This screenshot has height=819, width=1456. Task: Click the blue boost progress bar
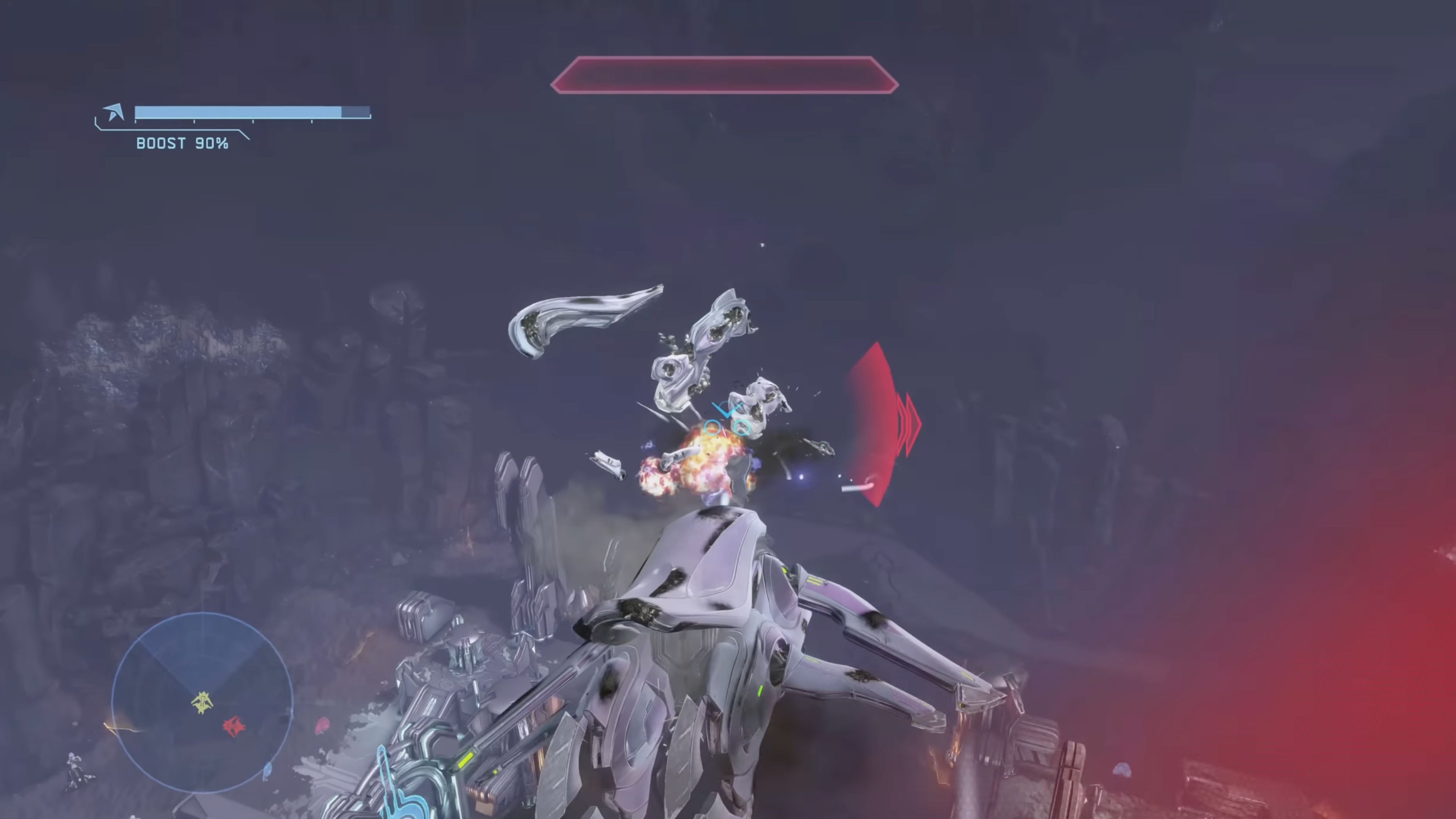tap(237, 113)
